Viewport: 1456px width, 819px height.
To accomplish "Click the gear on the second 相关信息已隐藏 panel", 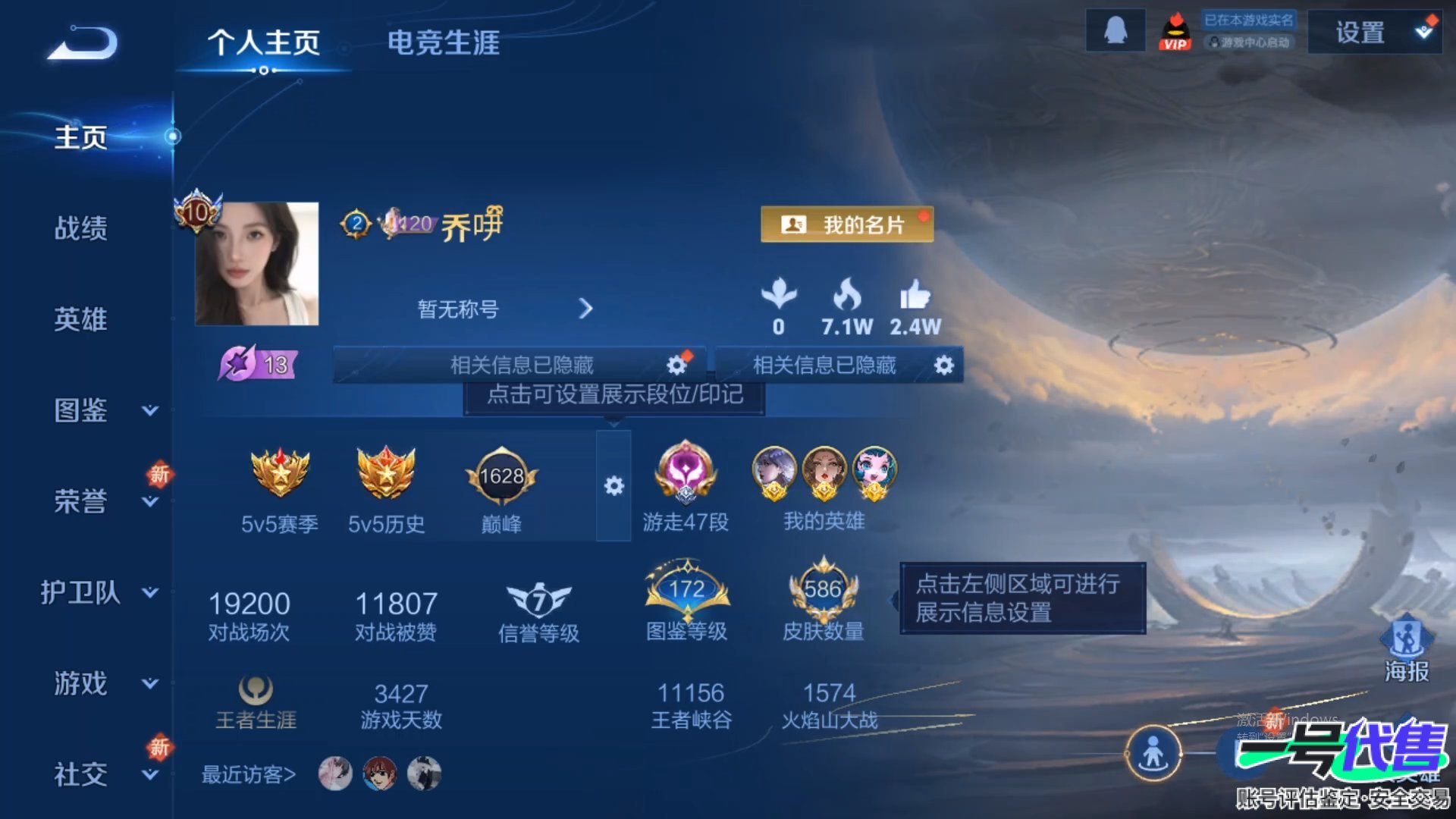I will pos(943,365).
